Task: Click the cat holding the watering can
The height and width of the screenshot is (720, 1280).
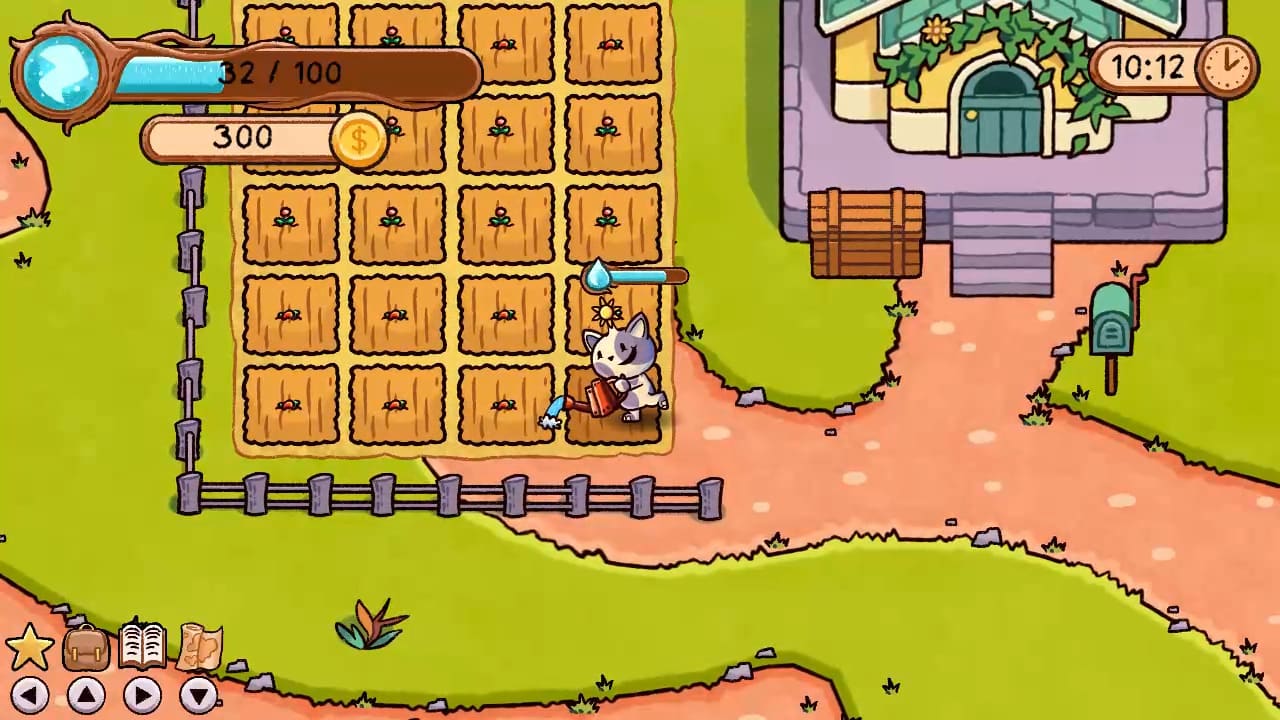Action: [625, 370]
